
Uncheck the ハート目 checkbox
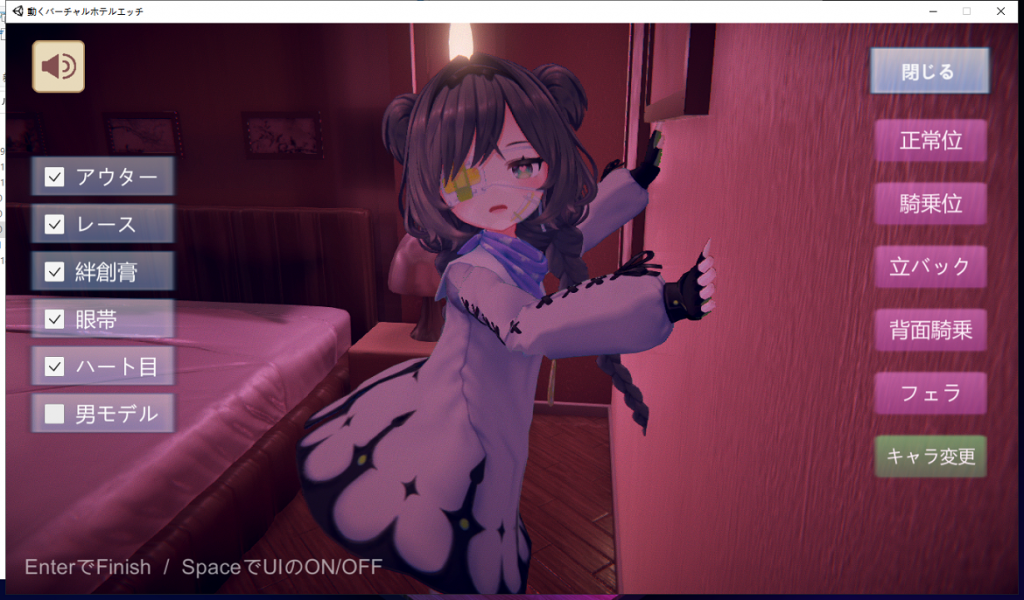coord(54,366)
